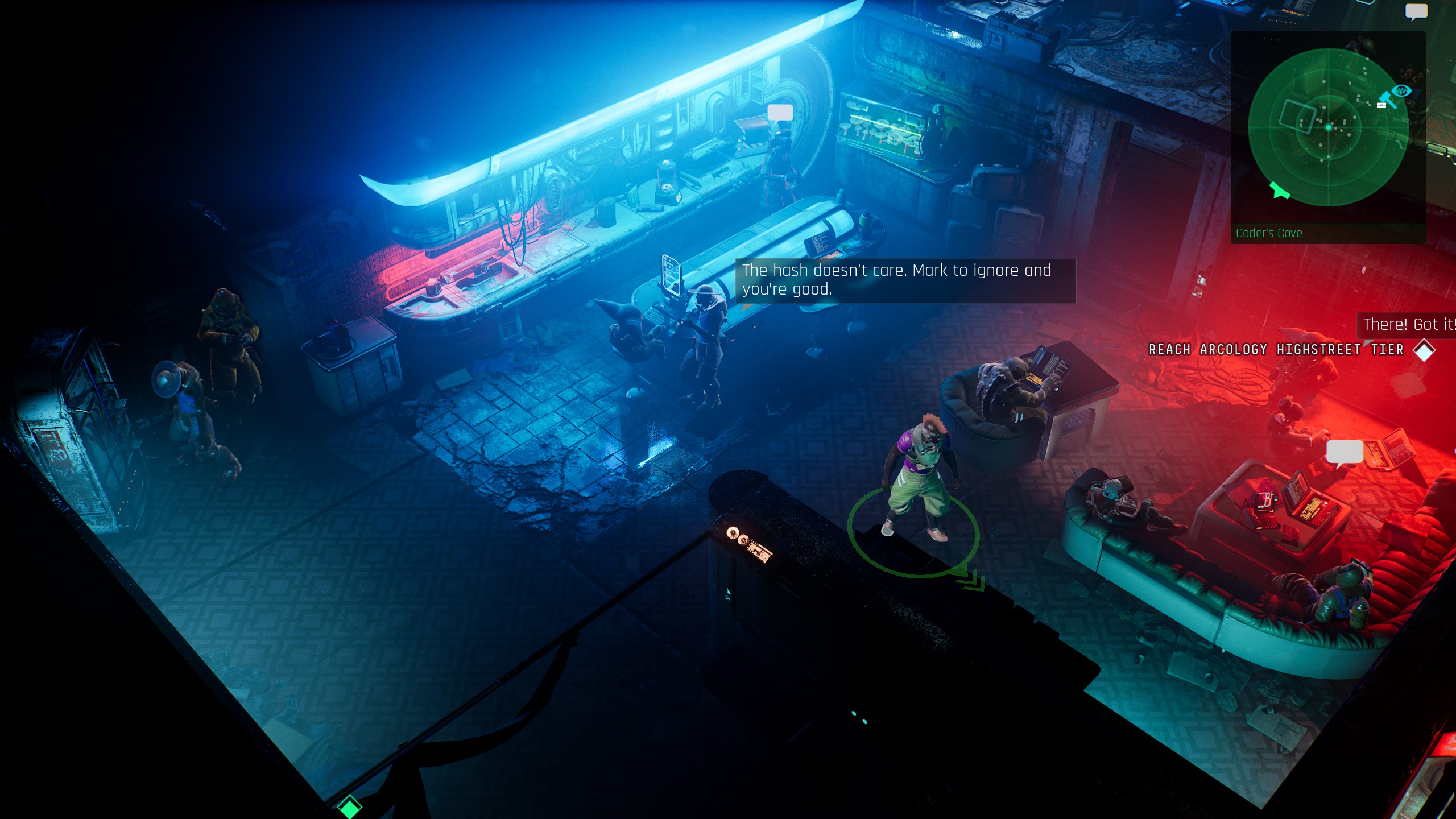Click the green diamond waypoint at screen bottom

[349, 806]
